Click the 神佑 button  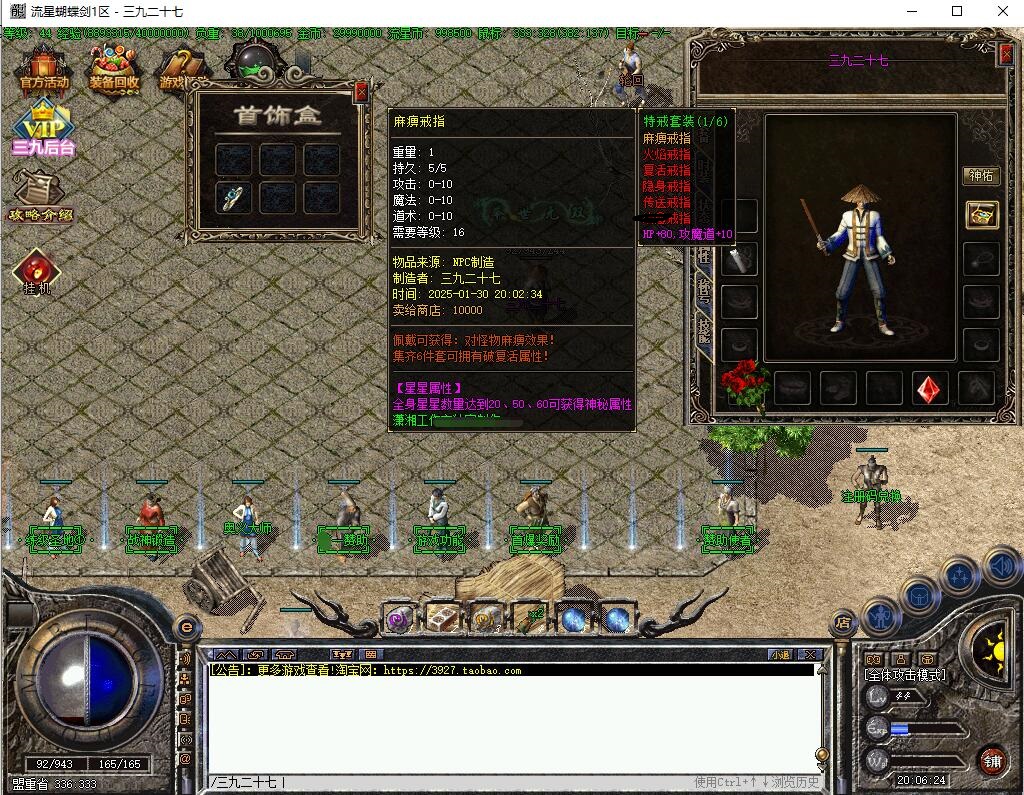(981, 176)
